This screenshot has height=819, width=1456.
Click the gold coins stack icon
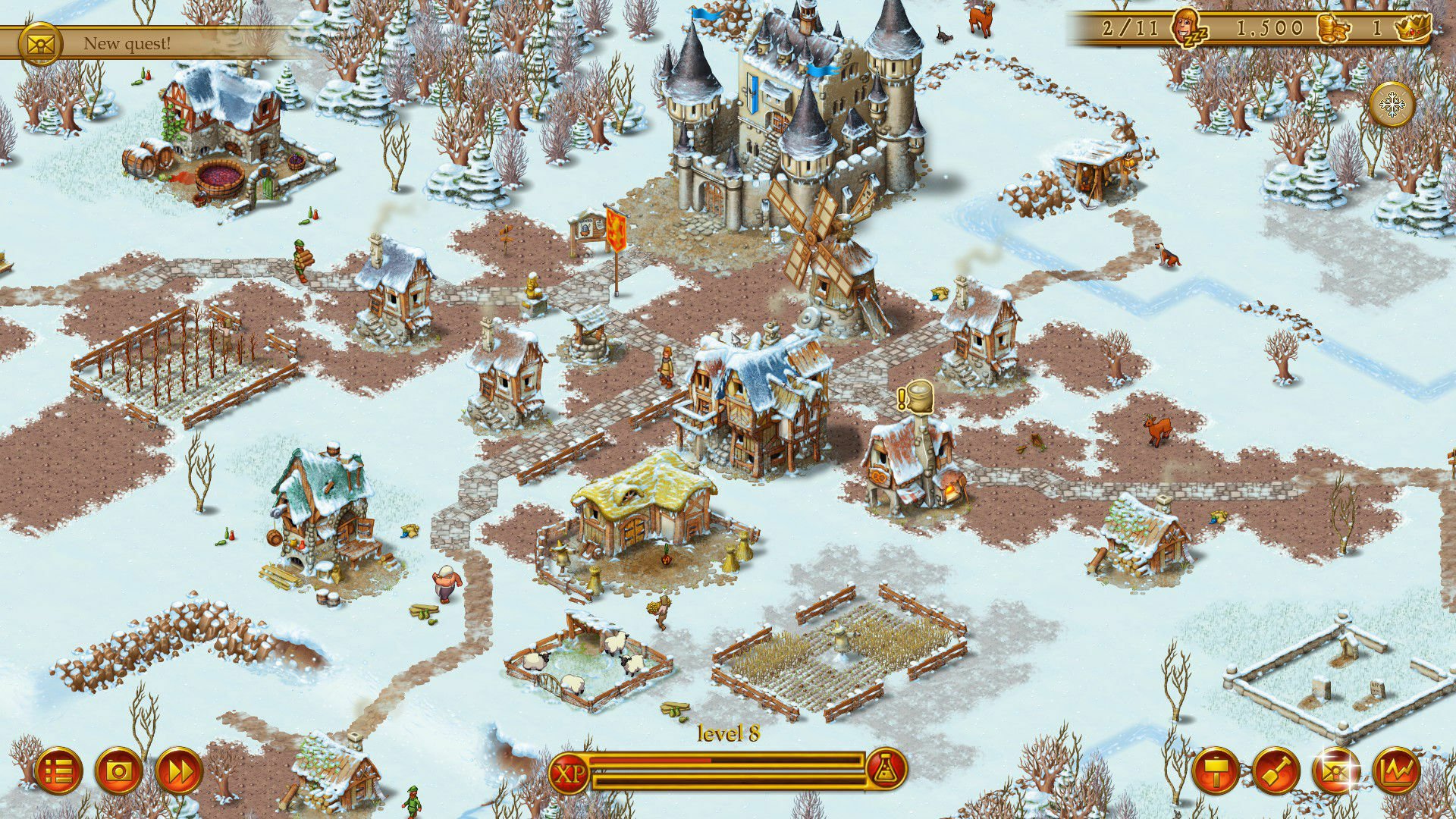1333,29
